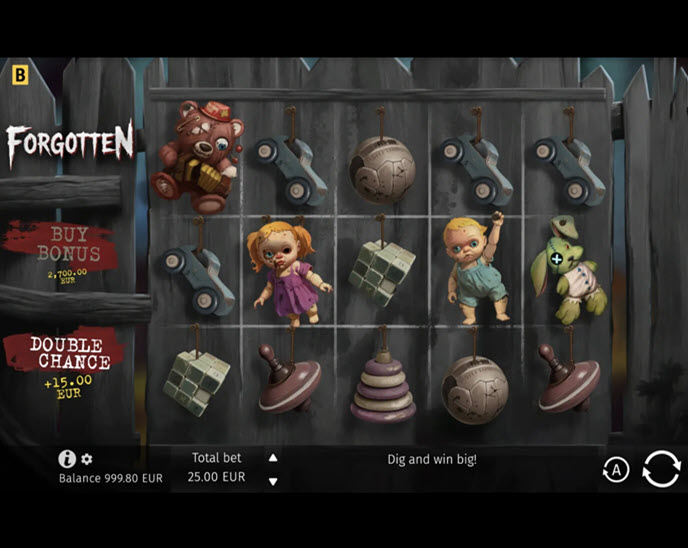Activate the Double Chance option
The width and height of the screenshot is (688, 548).
[x=66, y=360]
